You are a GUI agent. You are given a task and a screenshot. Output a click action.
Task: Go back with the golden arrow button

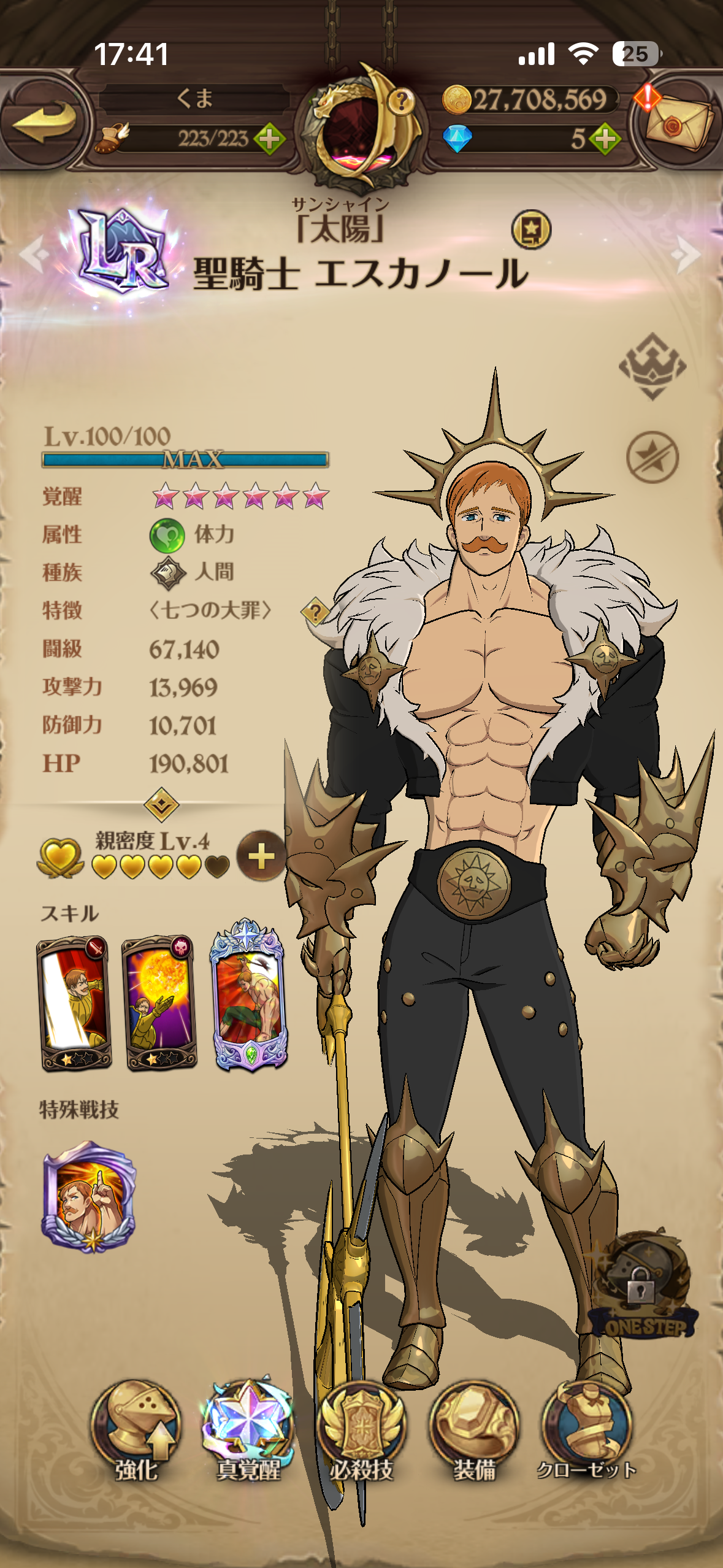pyautogui.click(x=44, y=121)
